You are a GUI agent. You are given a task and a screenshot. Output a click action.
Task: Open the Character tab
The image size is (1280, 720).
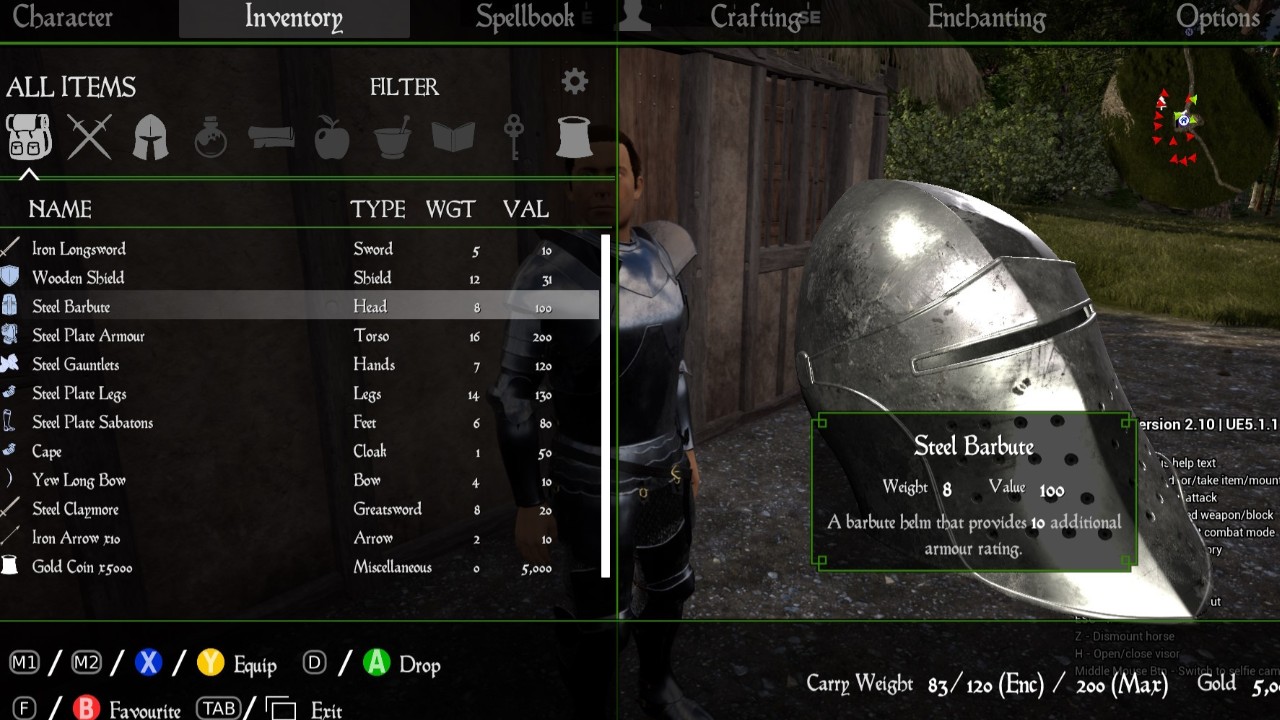click(x=62, y=18)
